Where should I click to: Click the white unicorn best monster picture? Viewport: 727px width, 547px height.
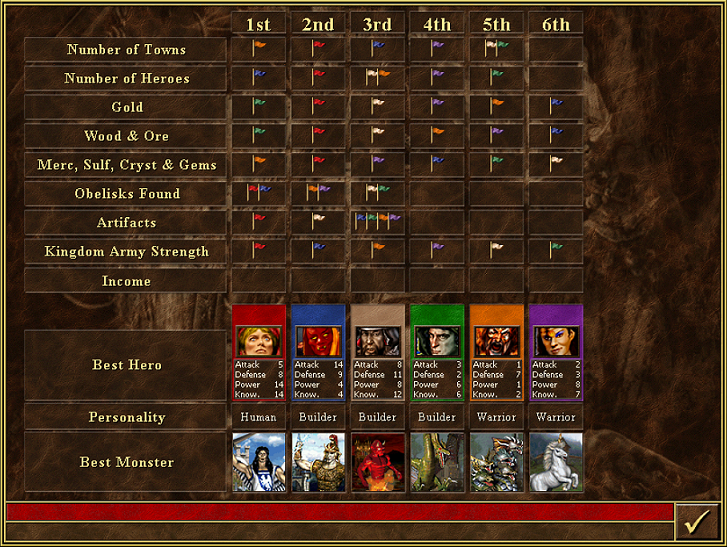556,462
